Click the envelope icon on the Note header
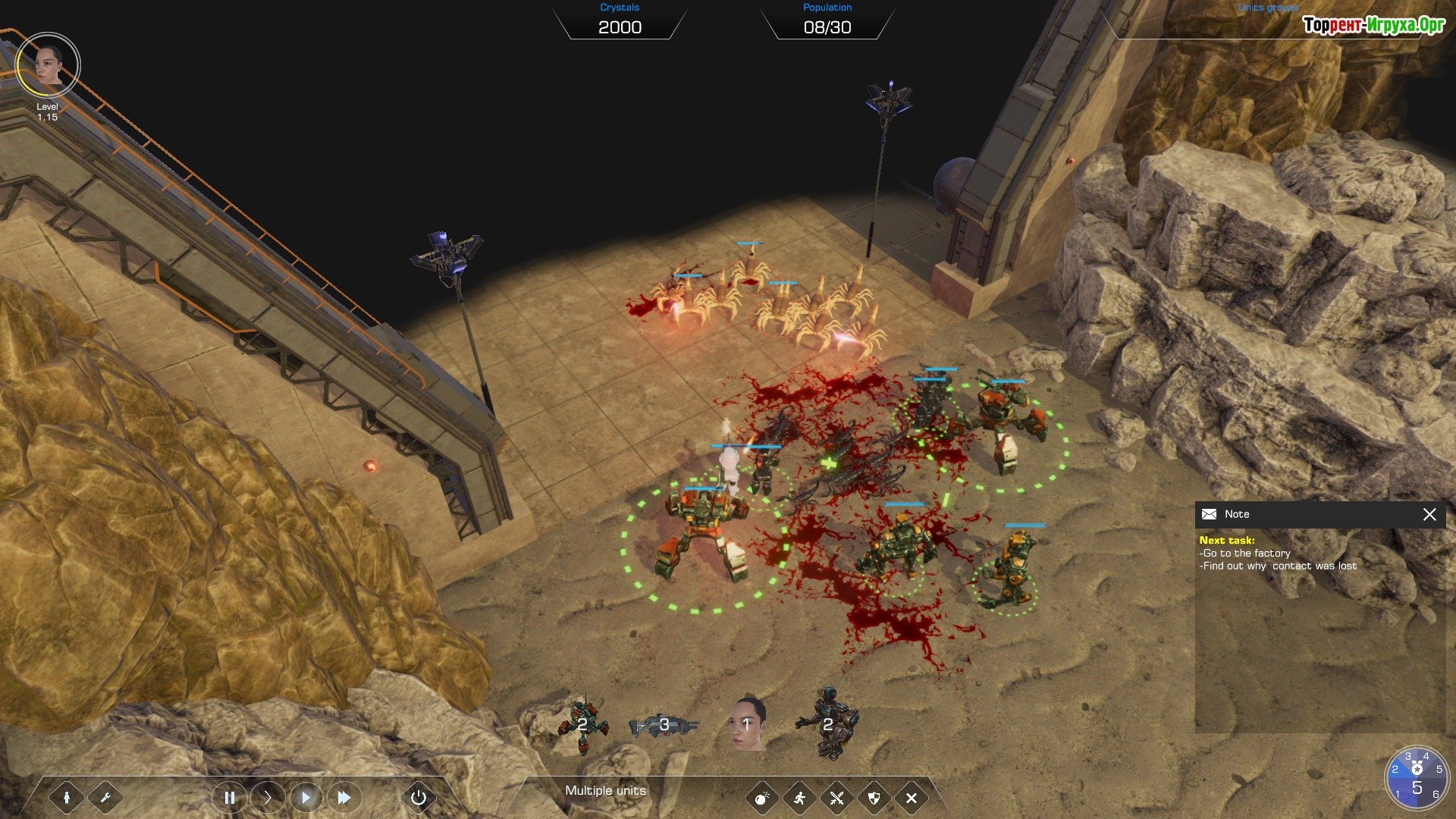1456x819 pixels. 1210,514
